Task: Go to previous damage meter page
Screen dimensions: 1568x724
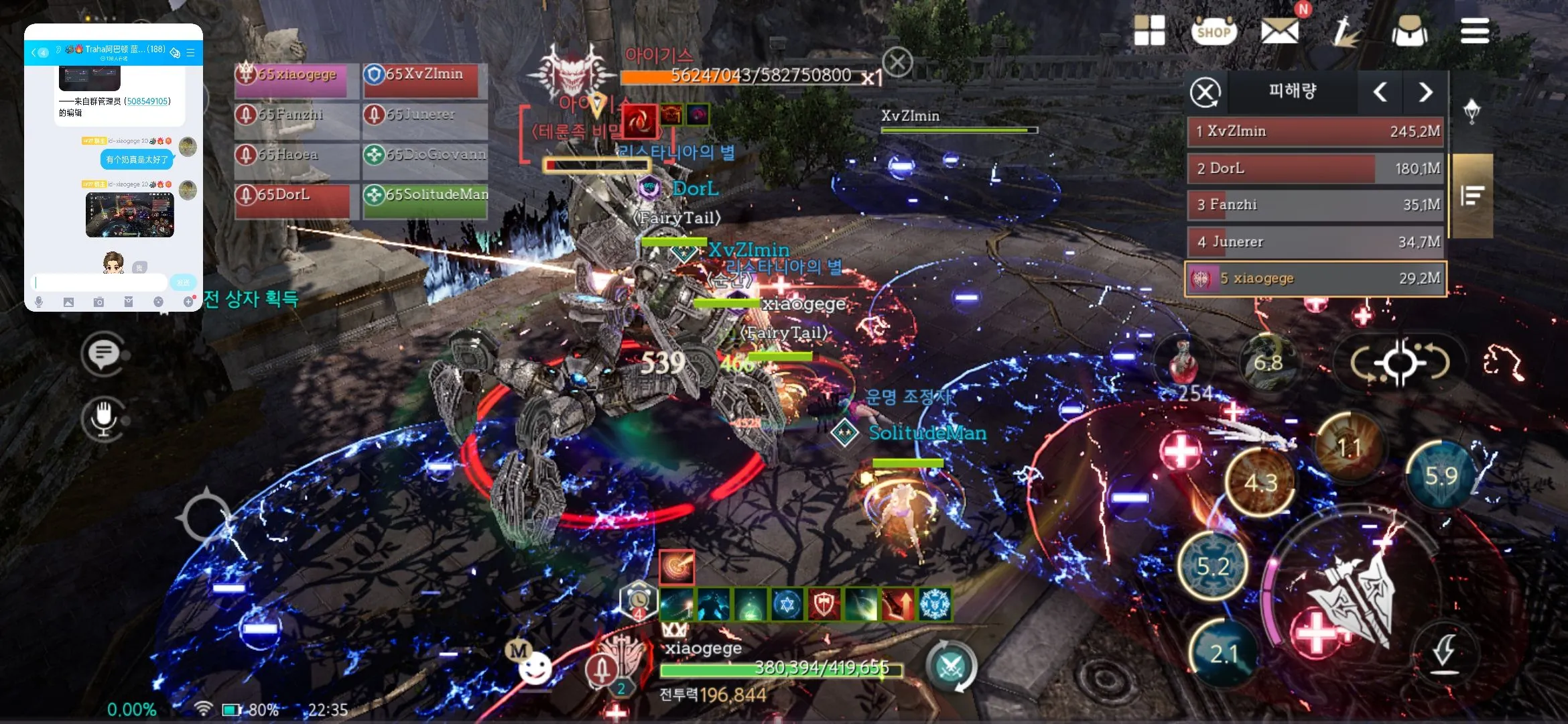Action: tap(1380, 93)
